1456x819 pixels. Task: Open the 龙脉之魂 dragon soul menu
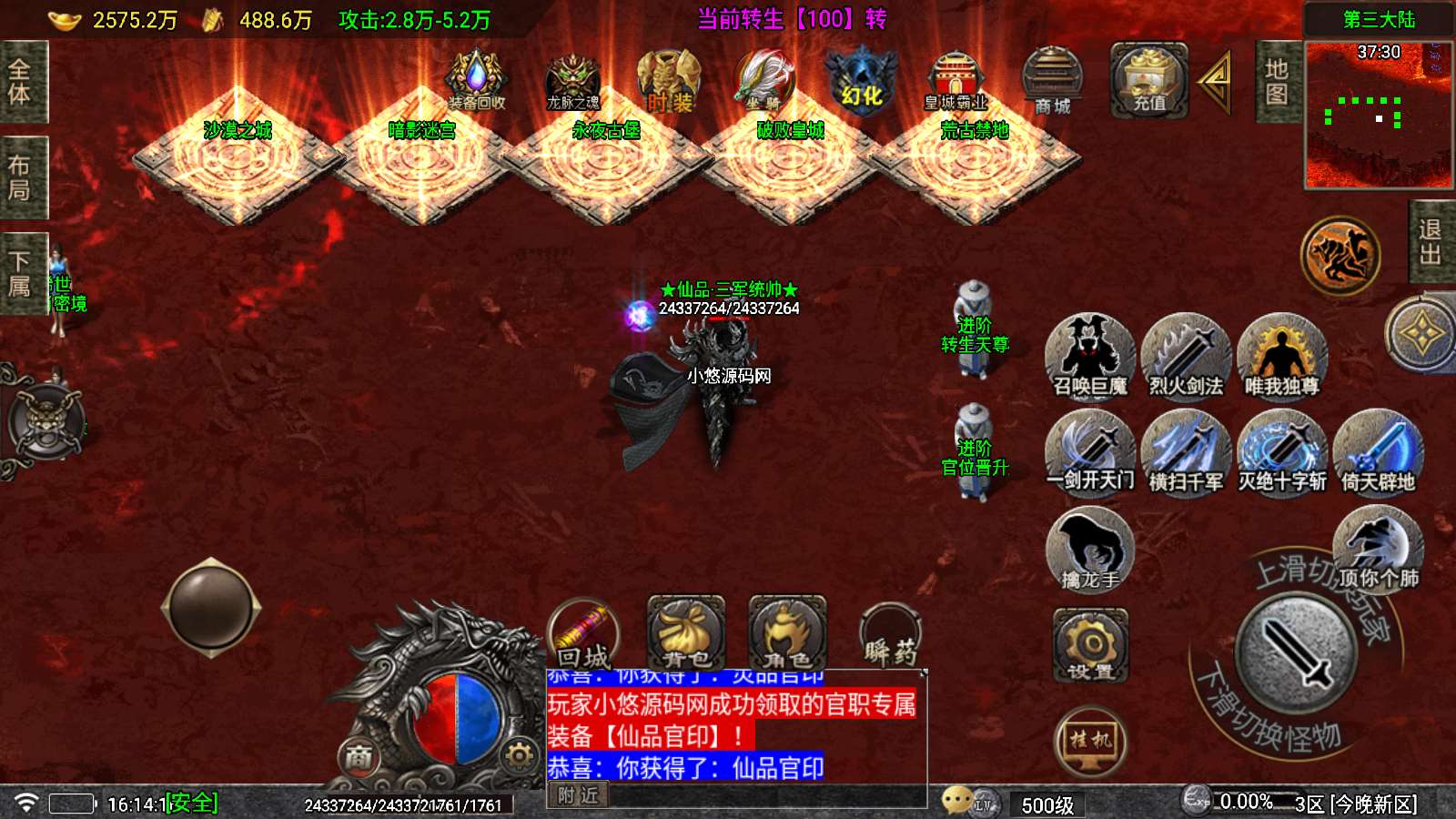pyautogui.click(x=572, y=82)
